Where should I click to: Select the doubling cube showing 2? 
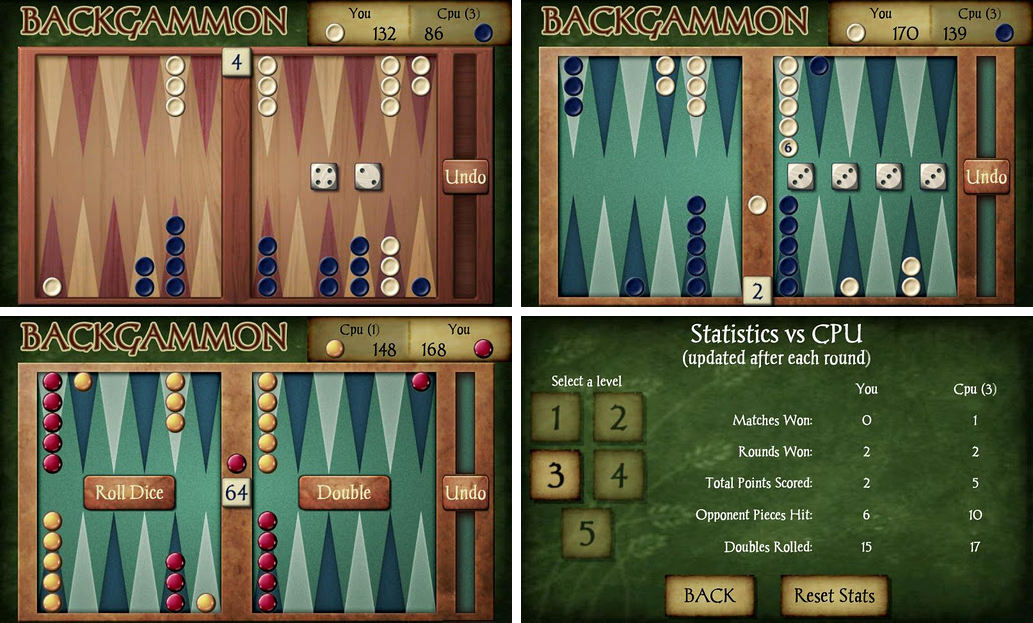point(757,292)
